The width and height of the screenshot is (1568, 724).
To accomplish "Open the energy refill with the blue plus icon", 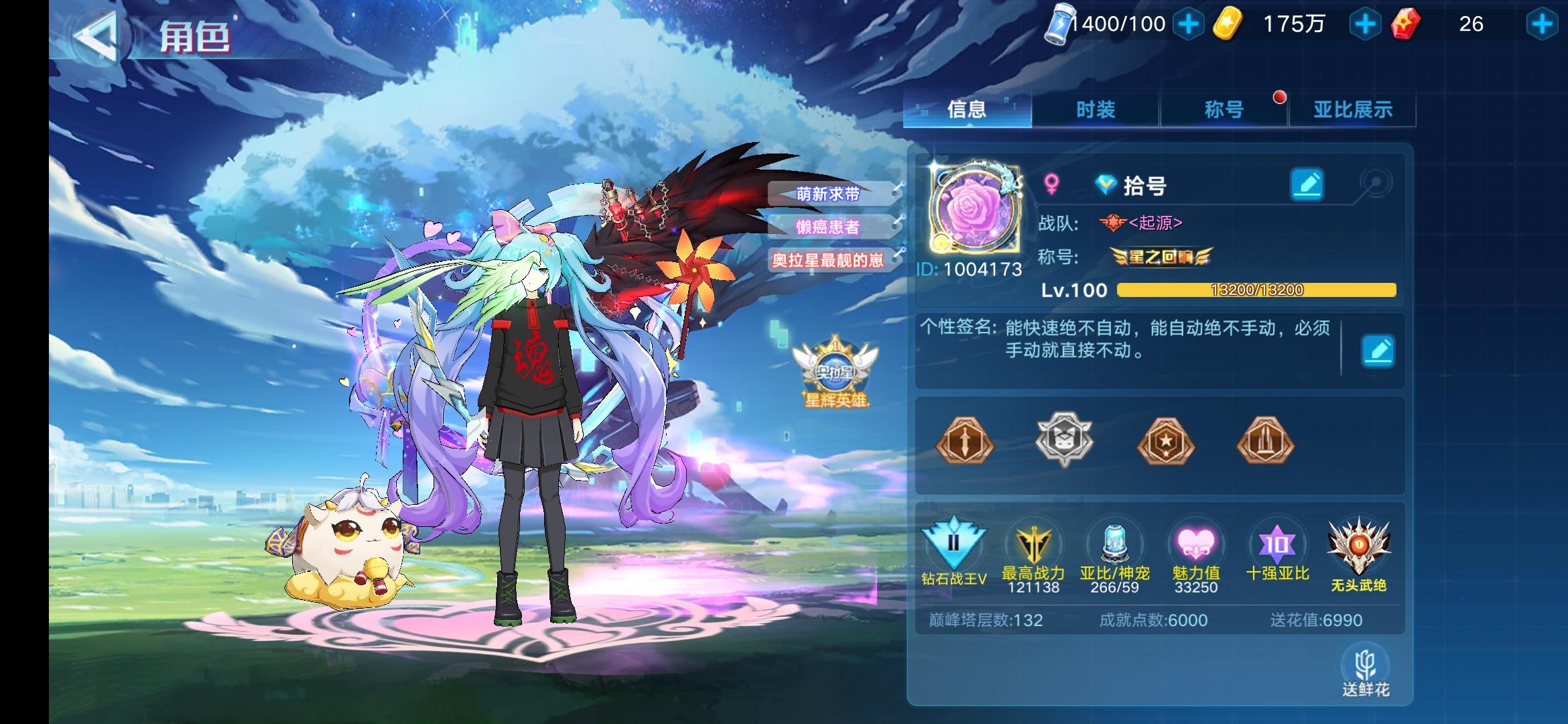I will (x=1188, y=24).
